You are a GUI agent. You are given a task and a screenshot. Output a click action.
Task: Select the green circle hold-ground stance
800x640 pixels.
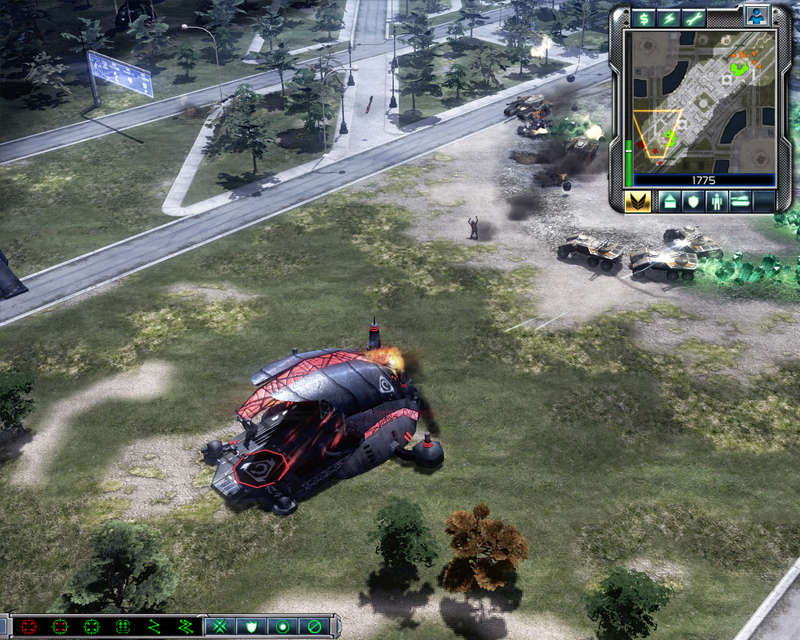click(x=281, y=627)
